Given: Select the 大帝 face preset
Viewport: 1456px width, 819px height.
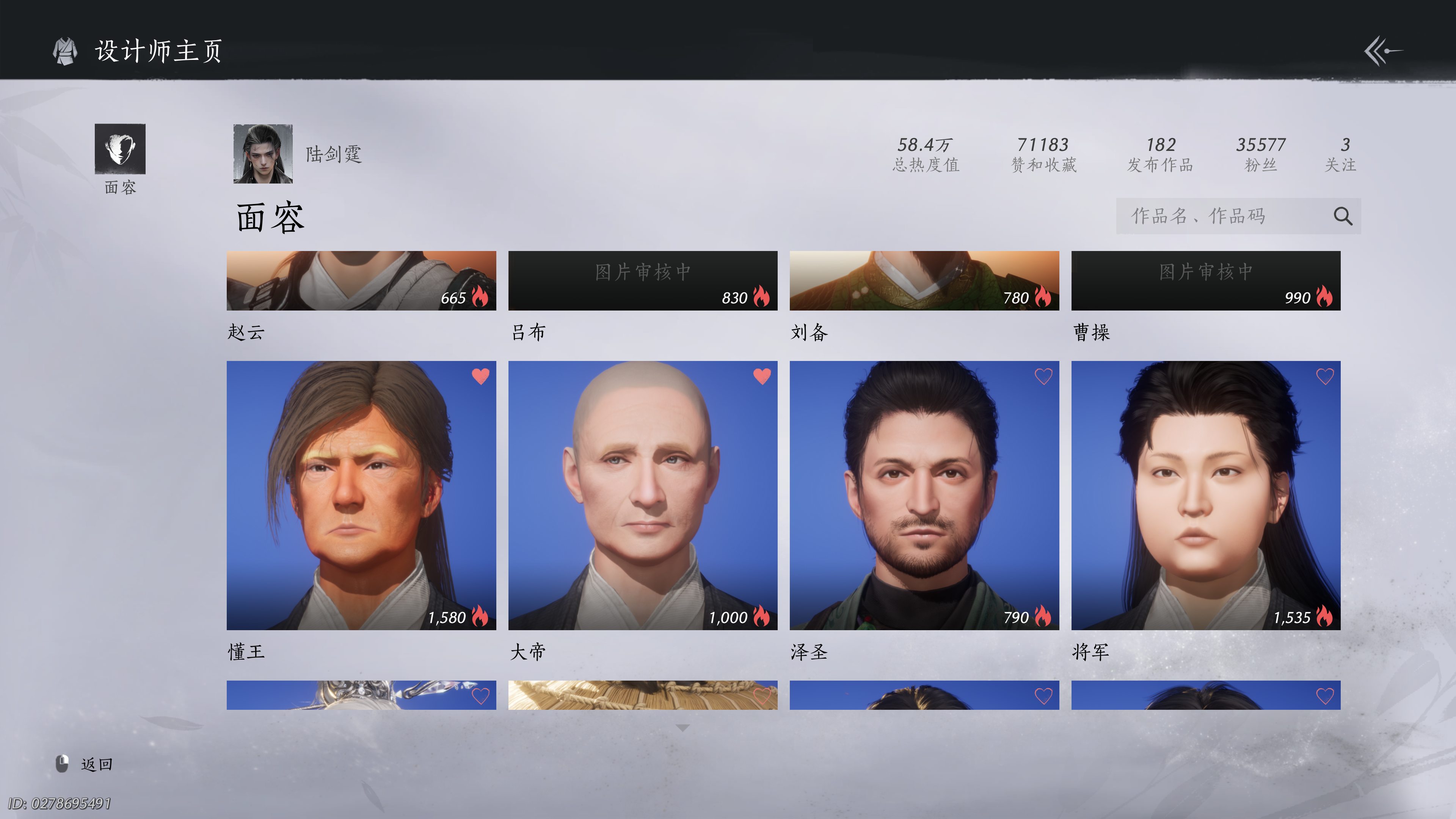Looking at the screenshot, I should tap(643, 495).
